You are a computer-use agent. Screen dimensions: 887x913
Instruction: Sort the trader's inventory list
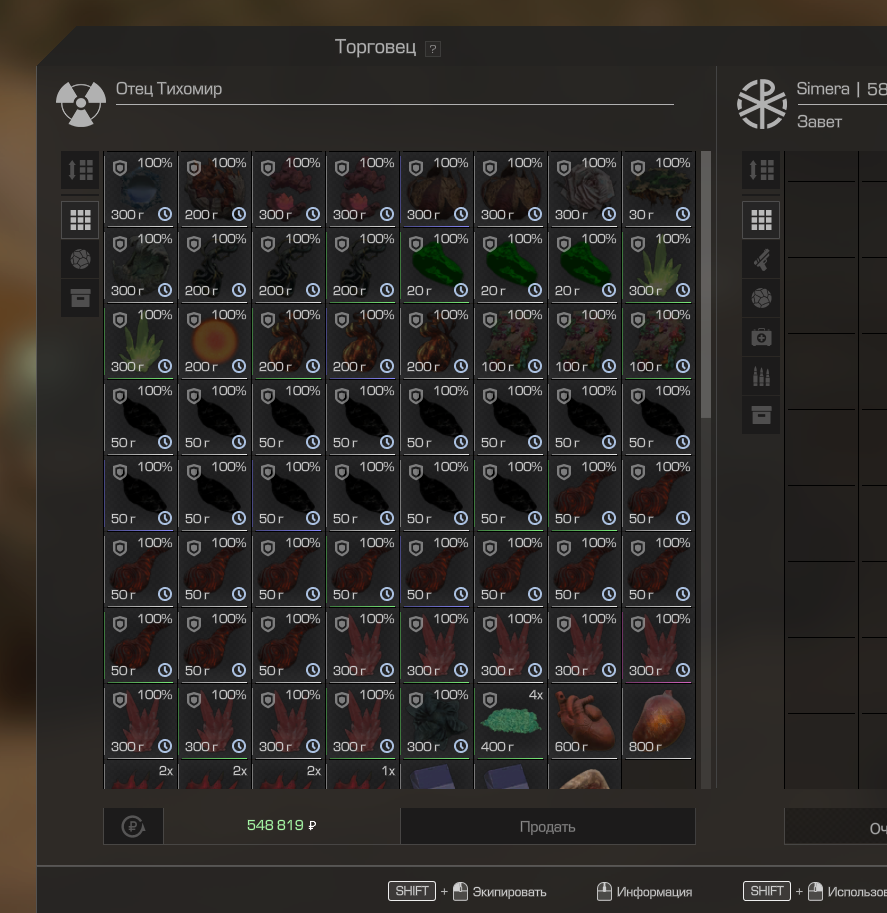(x=80, y=170)
